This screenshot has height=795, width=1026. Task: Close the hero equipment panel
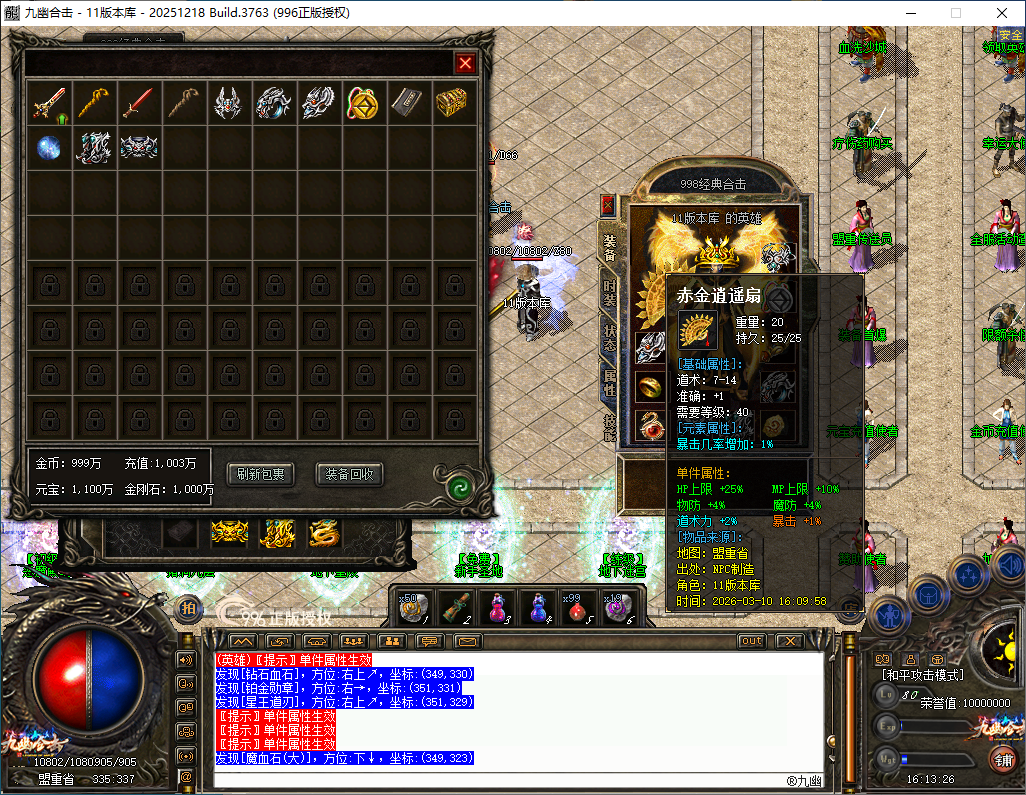click(x=607, y=206)
